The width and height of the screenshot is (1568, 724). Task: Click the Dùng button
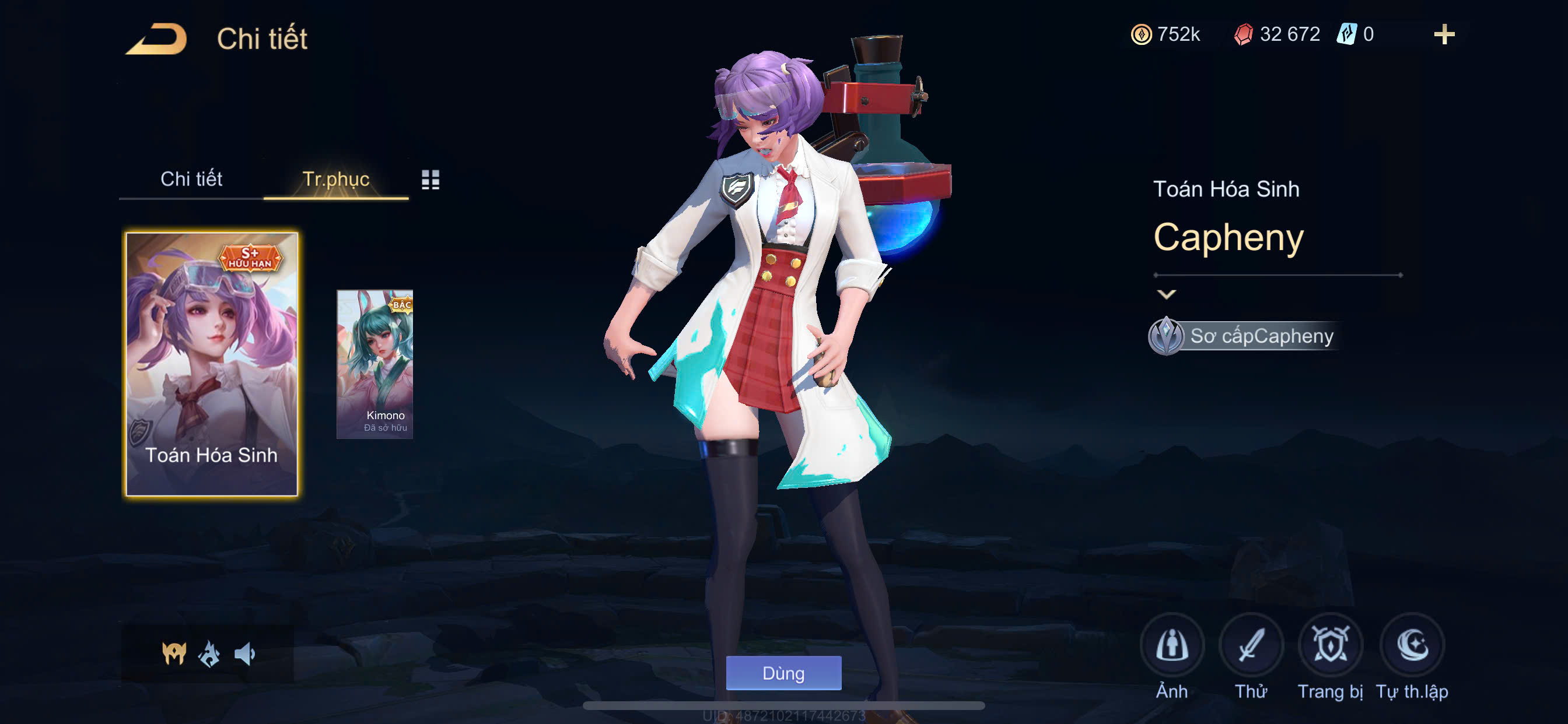tap(783, 673)
